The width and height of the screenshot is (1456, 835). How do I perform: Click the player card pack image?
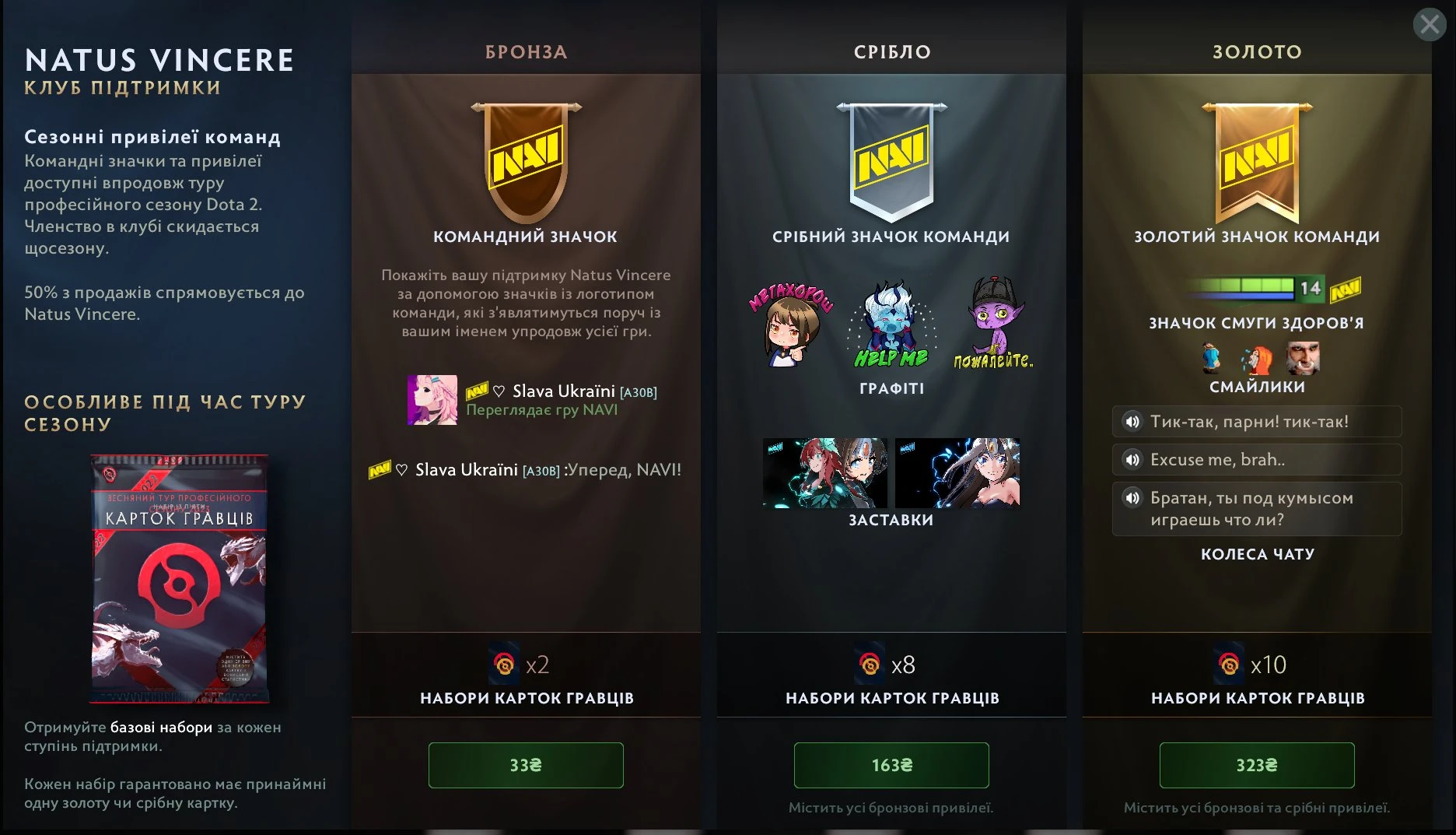point(180,579)
